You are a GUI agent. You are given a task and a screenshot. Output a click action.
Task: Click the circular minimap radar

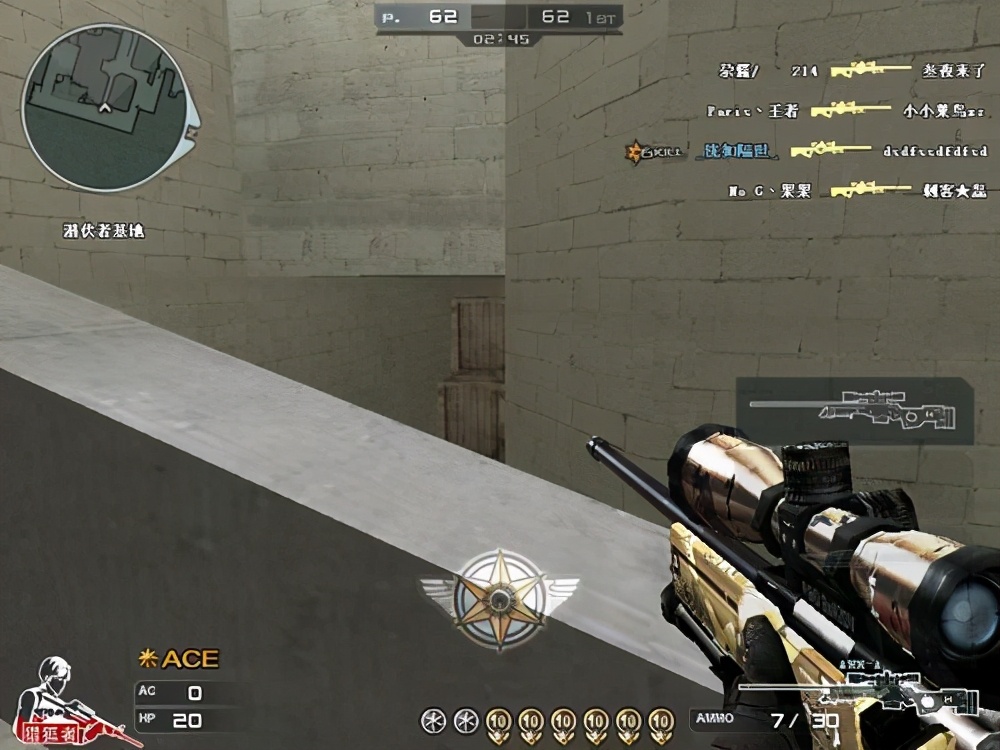[x=105, y=108]
